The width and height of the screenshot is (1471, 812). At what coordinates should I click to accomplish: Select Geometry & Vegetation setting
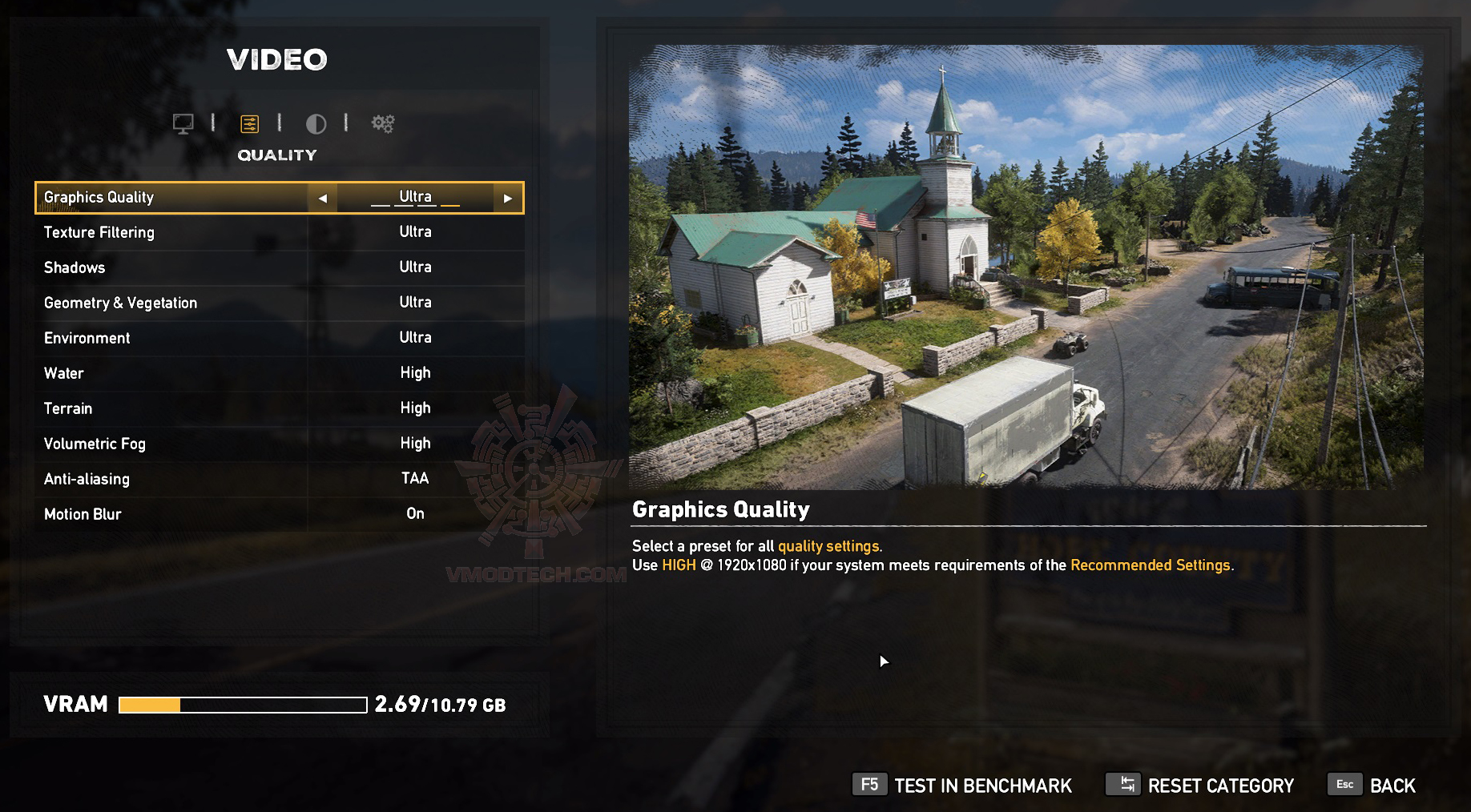point(279,303)
